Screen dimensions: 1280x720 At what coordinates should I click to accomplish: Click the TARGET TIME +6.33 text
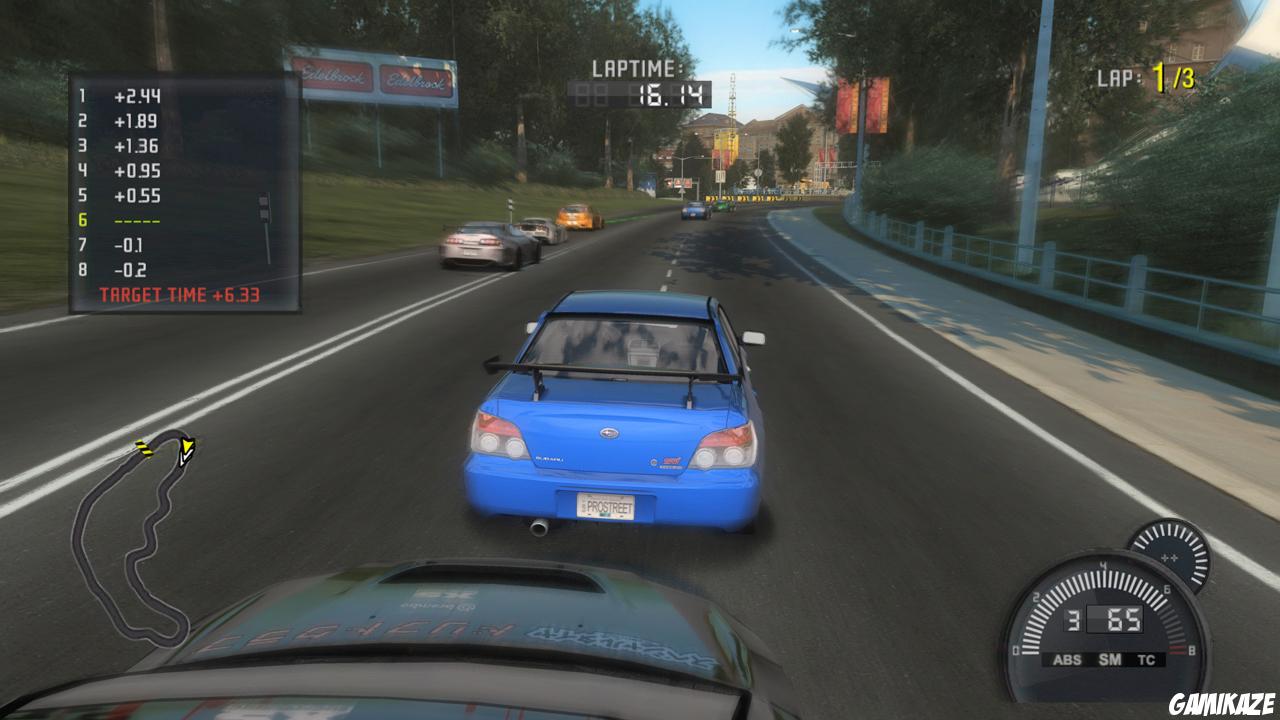pyautogui.click(x=180, y=293)
